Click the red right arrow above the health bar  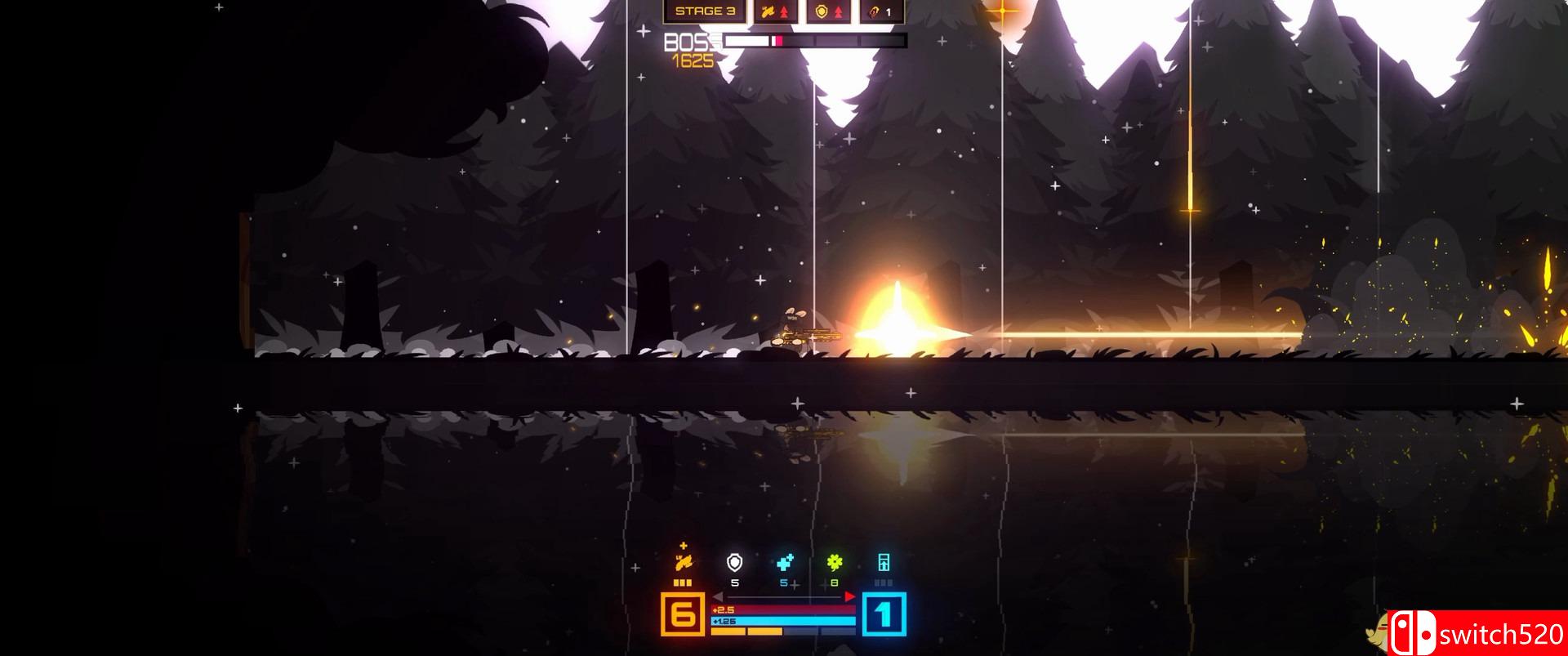[849, 596]
